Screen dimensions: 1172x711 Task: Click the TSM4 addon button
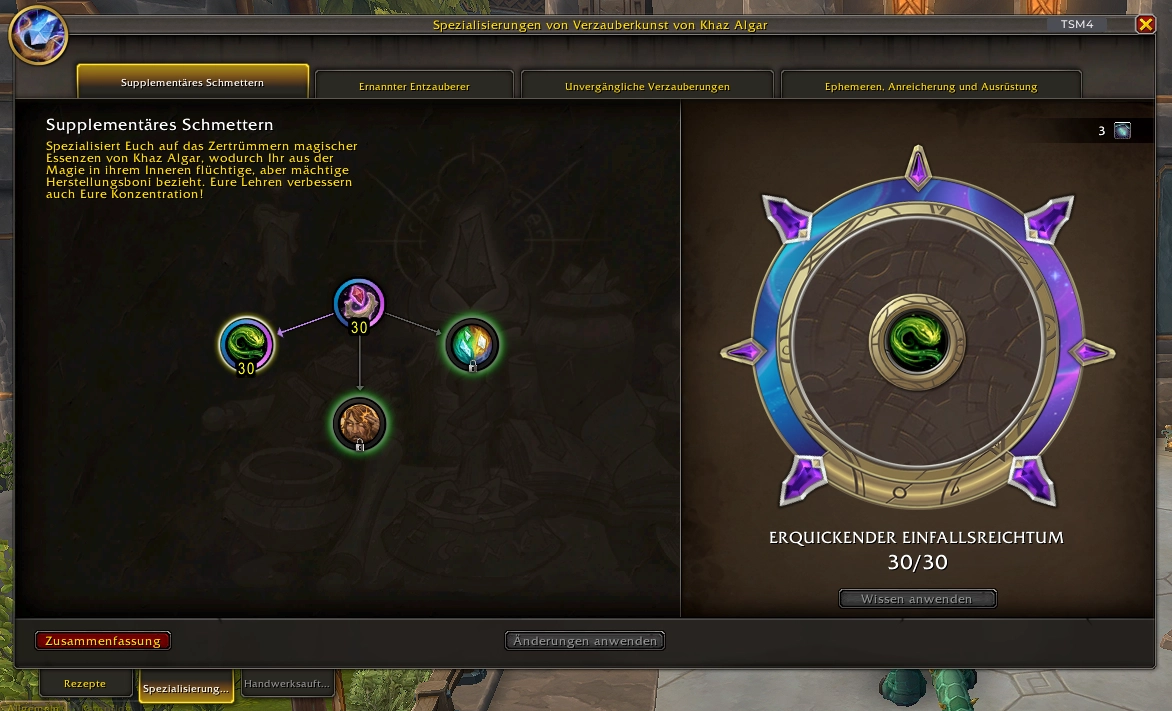point(1076,25)
